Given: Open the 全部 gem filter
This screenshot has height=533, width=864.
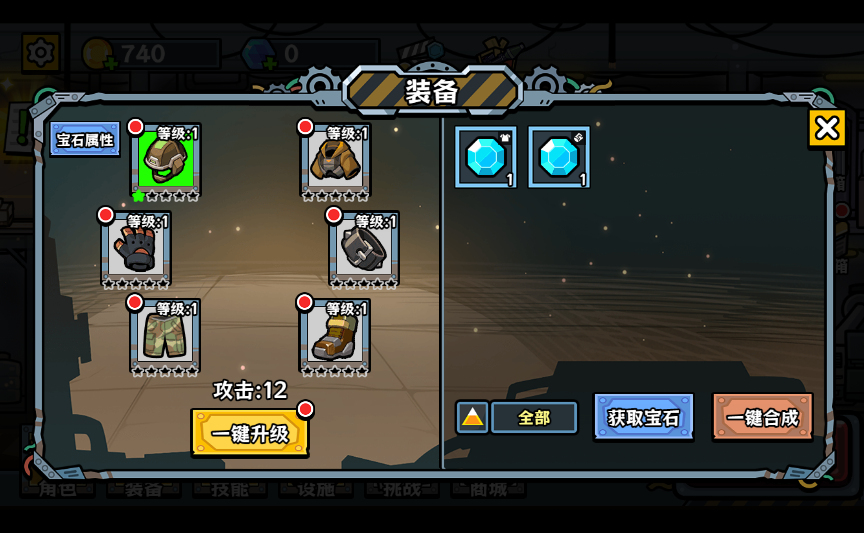Looking at the screenshot, I should tap(534, 417).
